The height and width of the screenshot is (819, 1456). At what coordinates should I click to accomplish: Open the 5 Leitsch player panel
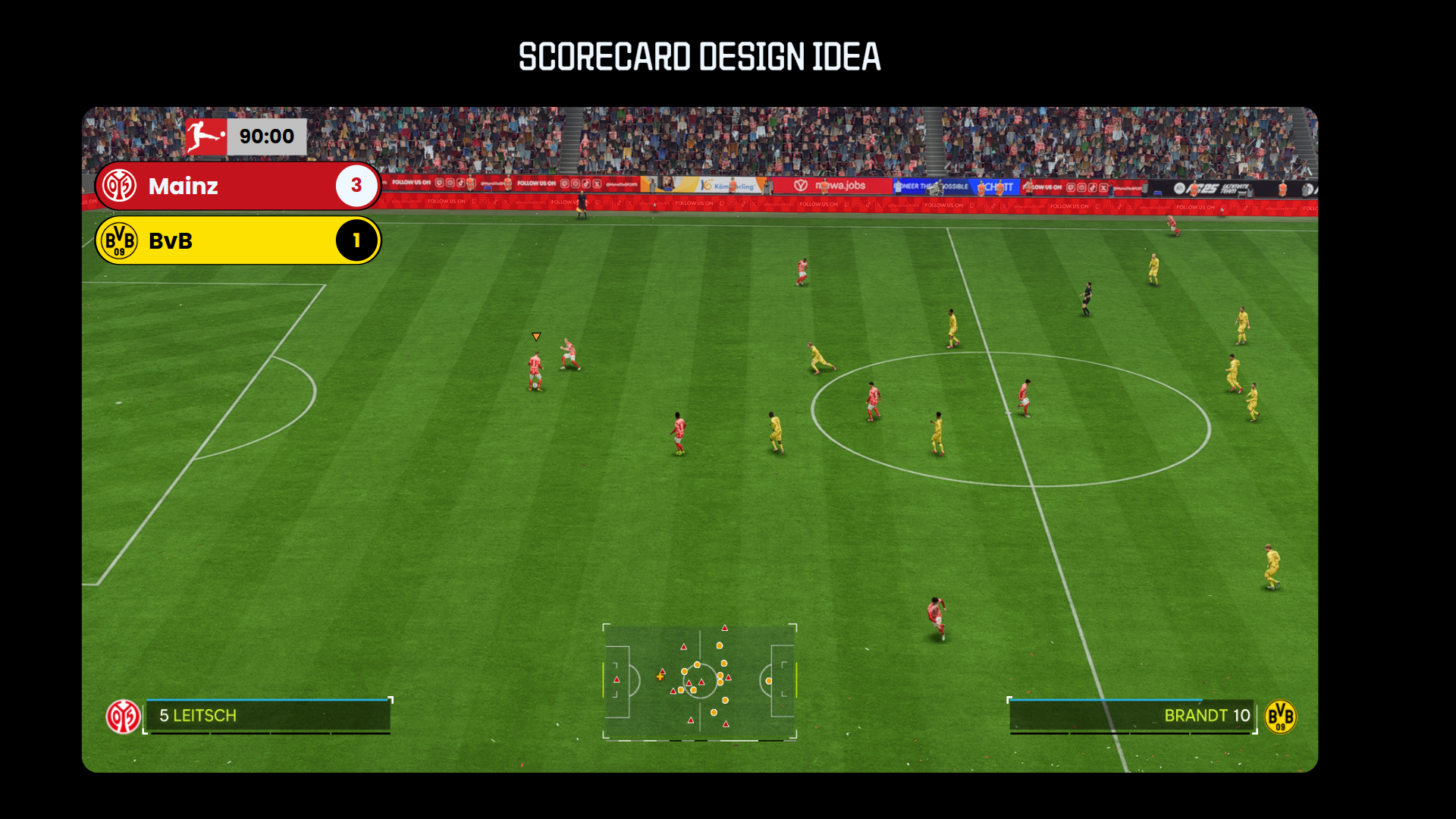point(268,716)
